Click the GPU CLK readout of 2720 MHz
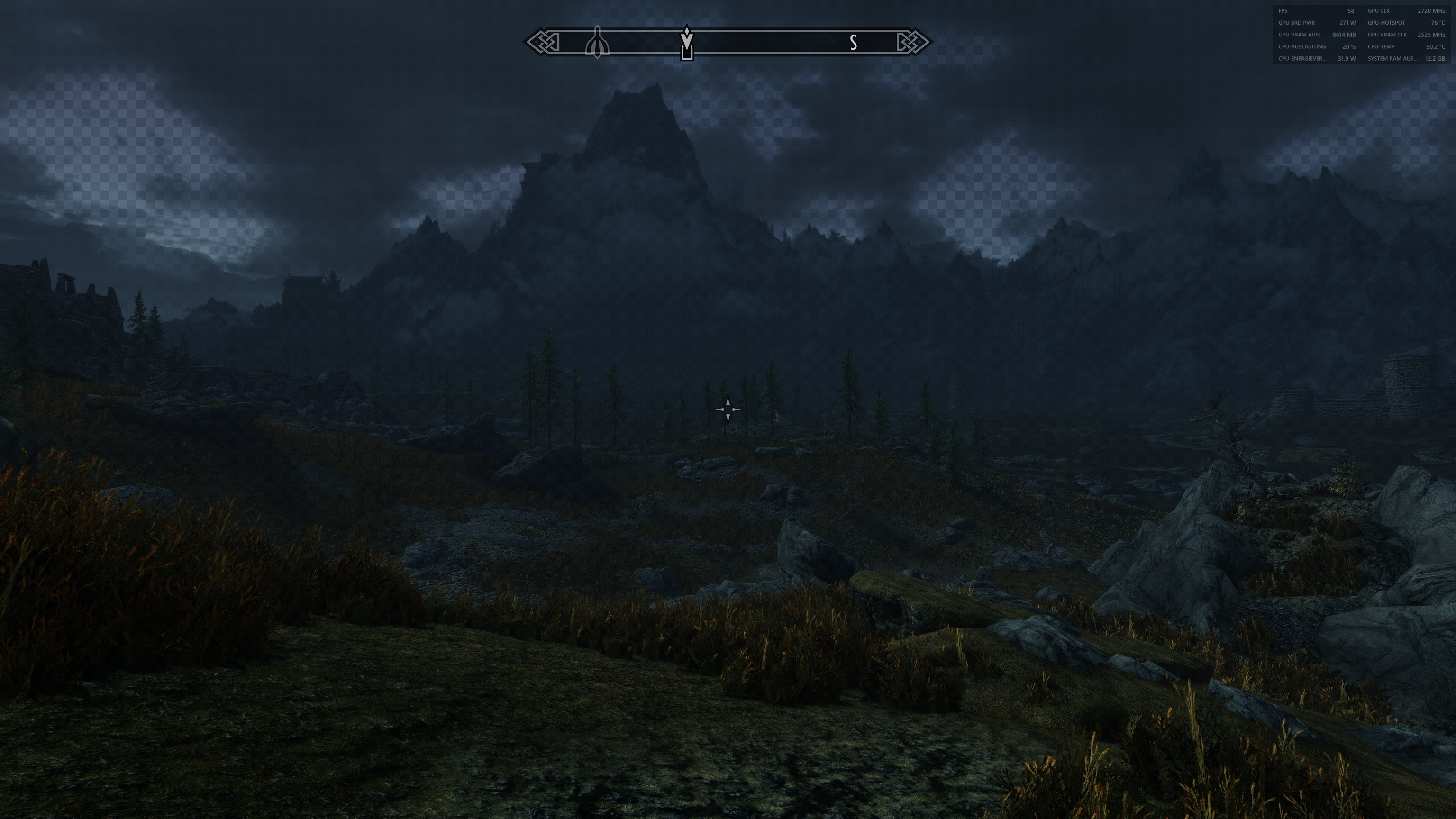1456x819 pixels. [x=1434, y=11]
